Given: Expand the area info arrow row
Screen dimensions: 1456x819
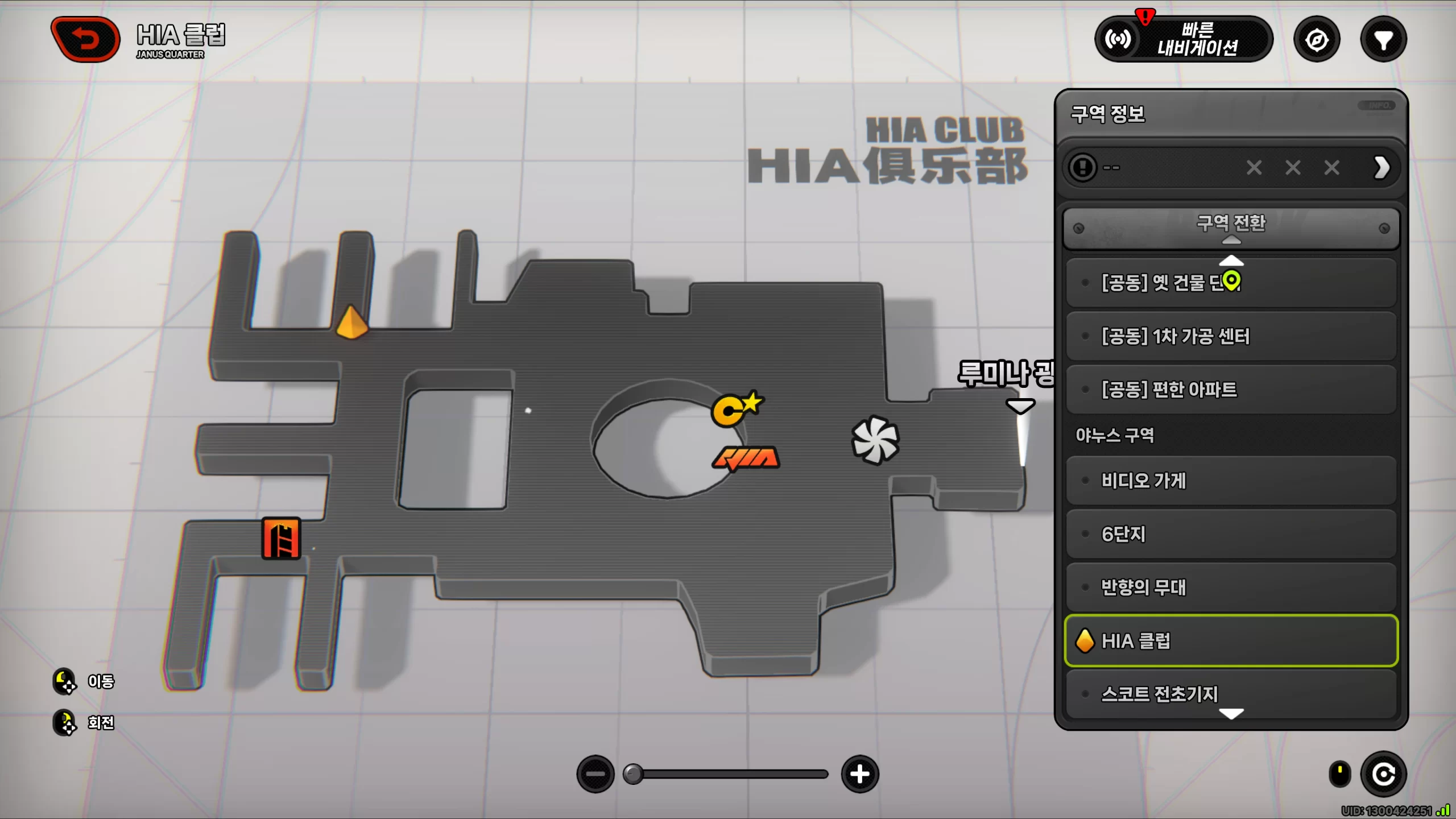Looking at the screenshot, I should click(1381, 168).
